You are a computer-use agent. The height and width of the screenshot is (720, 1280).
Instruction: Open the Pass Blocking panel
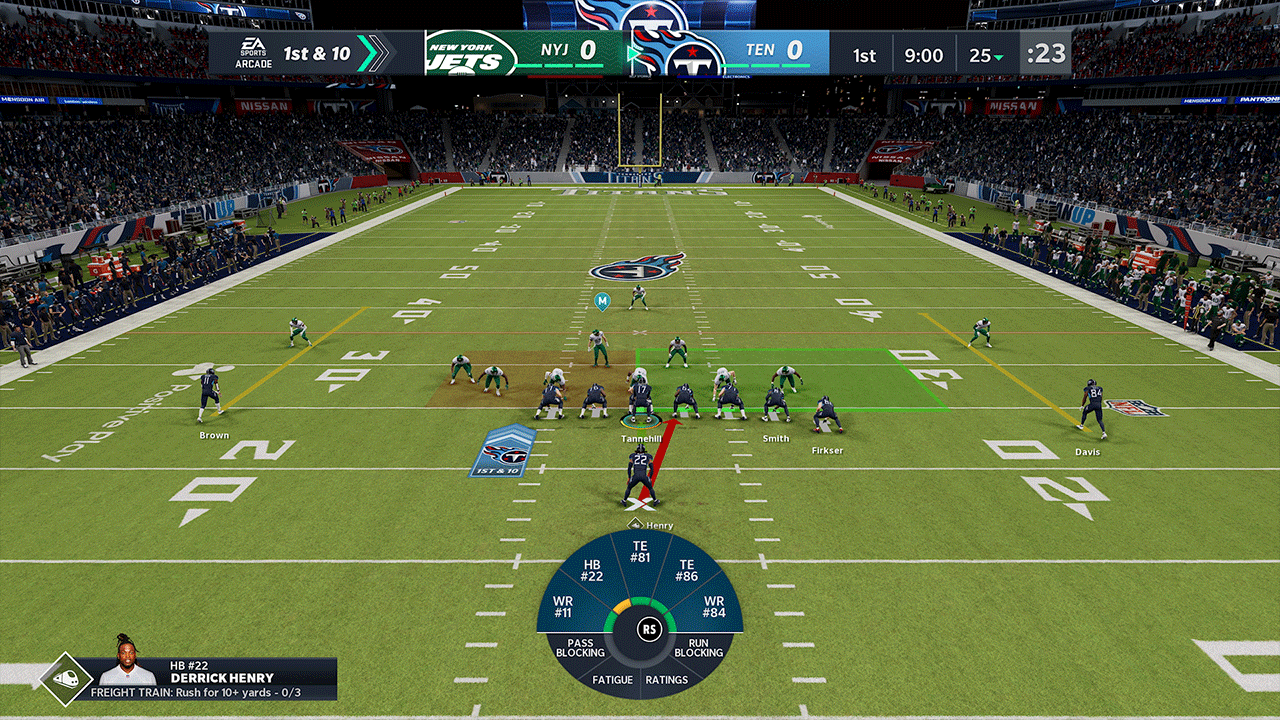coord(584,648)
